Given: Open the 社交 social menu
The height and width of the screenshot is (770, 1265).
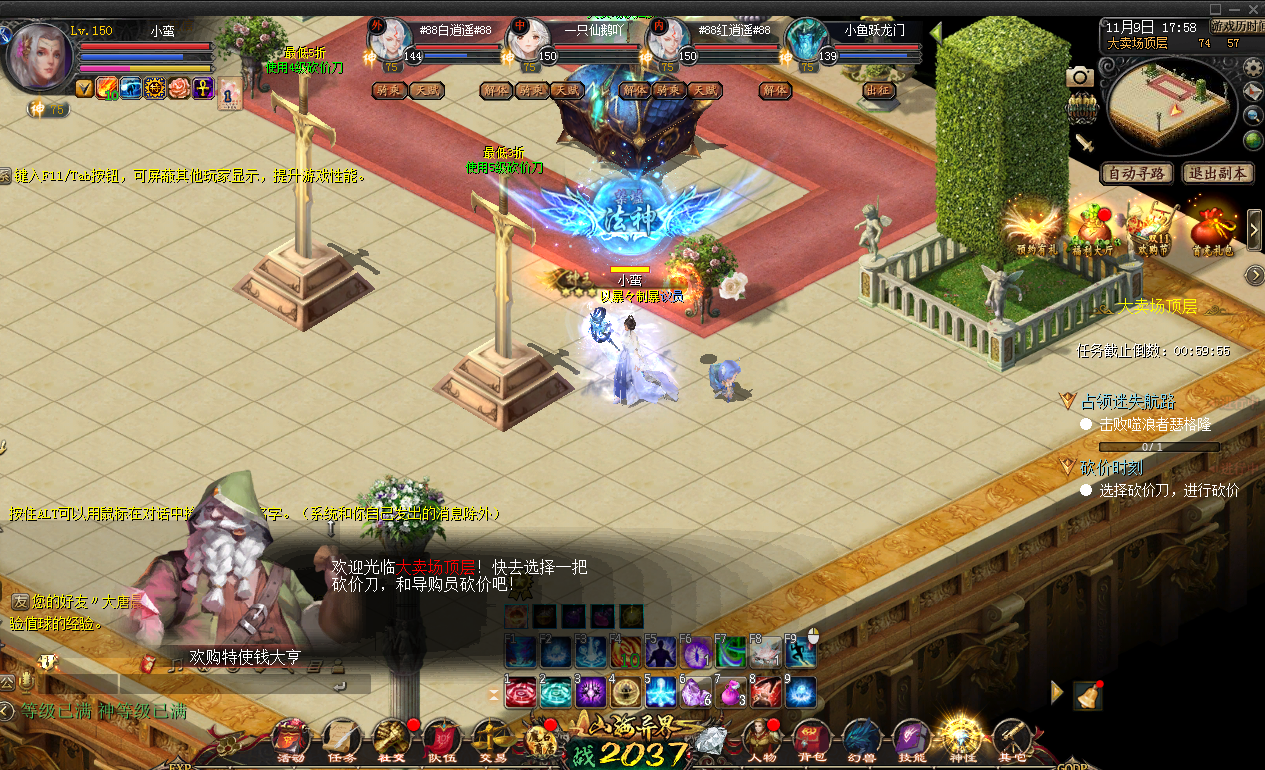Looking at the screenshot, I should click(x=391, y=740).
